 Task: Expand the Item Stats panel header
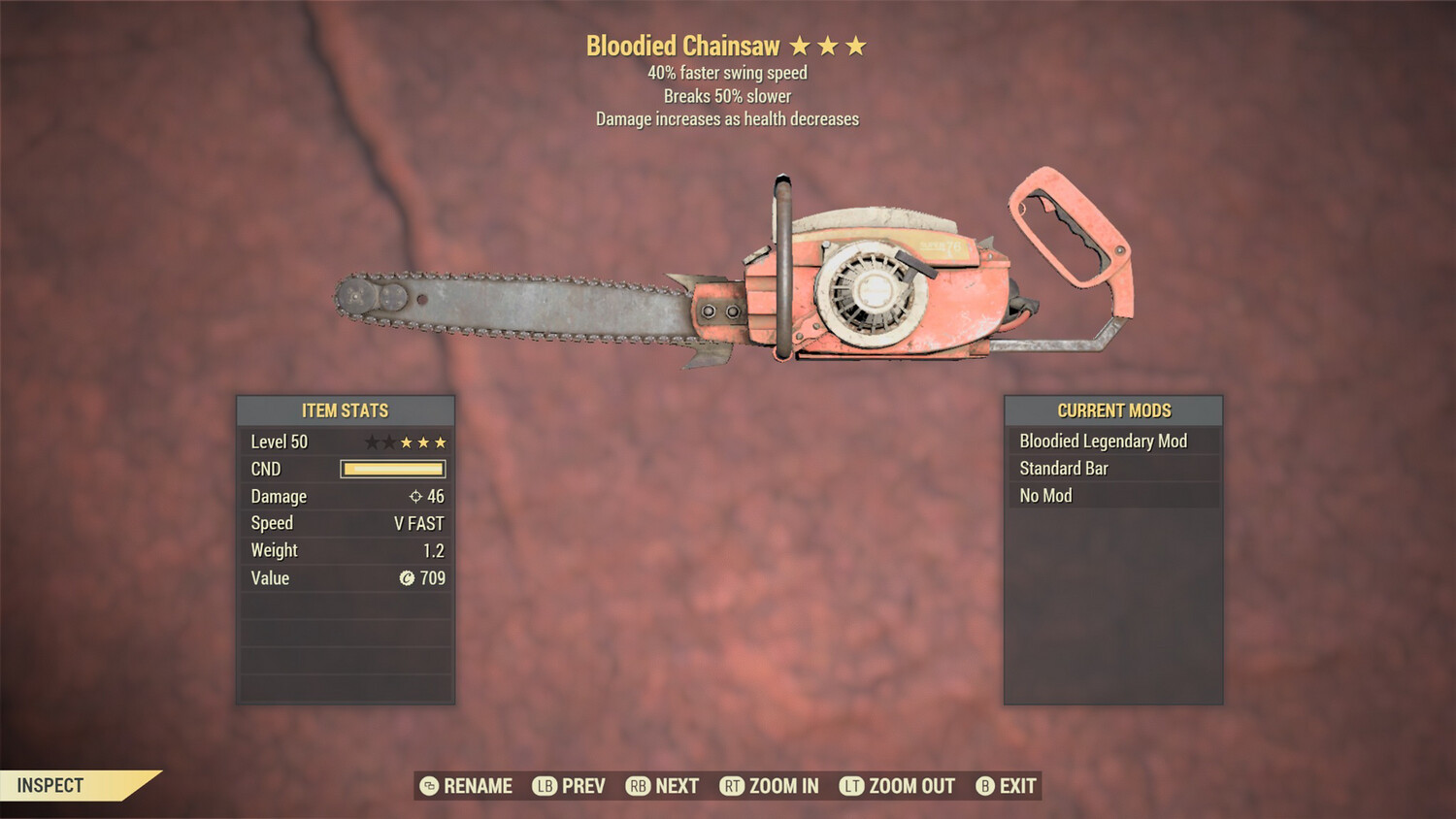point(345,410)
